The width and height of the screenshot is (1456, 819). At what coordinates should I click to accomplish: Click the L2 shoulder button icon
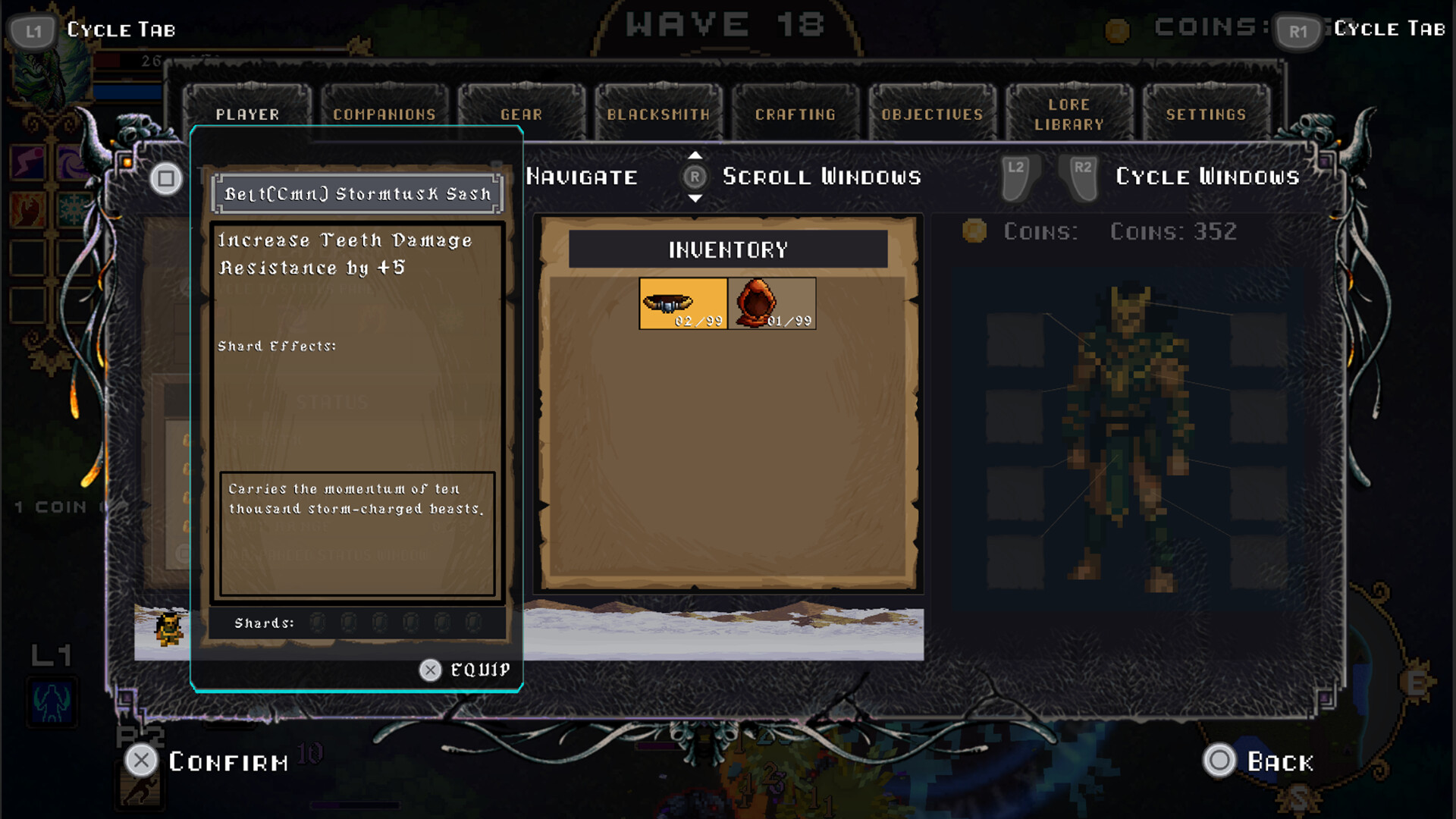pos(1017,179)
